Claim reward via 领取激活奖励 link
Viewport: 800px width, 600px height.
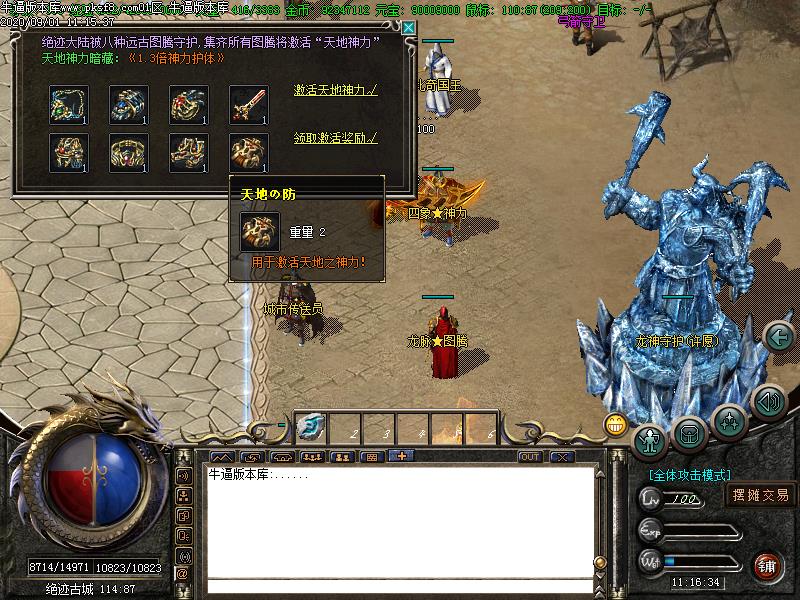point(335,138)
